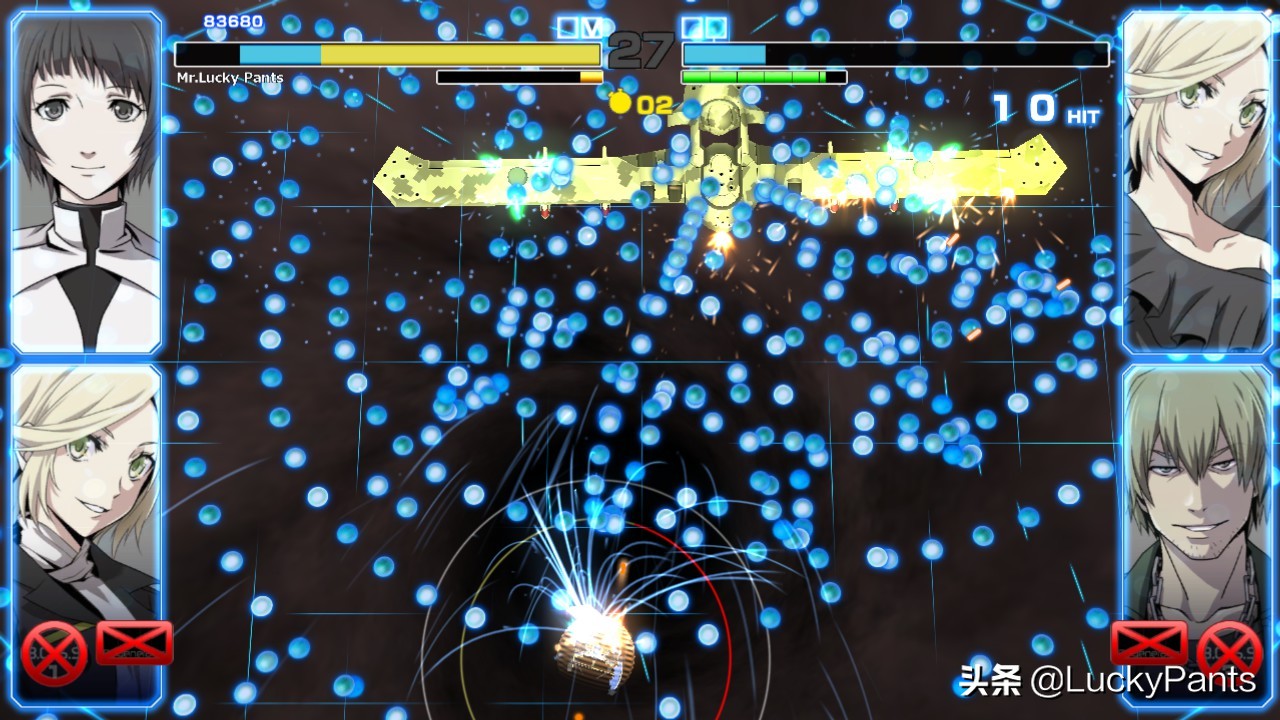This screenshot has width=1280, height=720.
Task: Click the crossed-out B.O.S.S. icon on the black-suited blond's panel
Action: click(x=54, y=653)
